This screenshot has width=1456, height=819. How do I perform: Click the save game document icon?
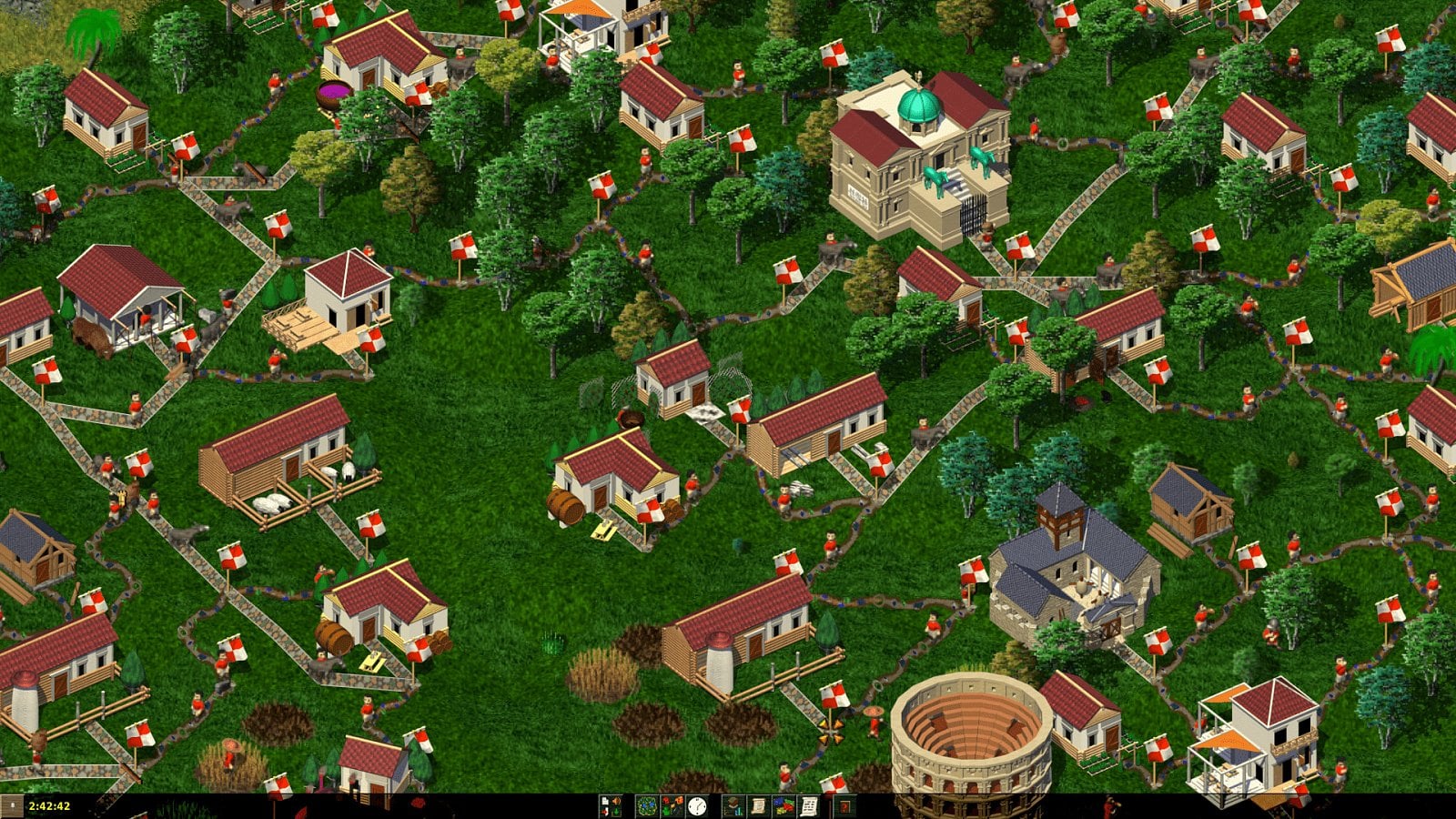pos(604,800)
